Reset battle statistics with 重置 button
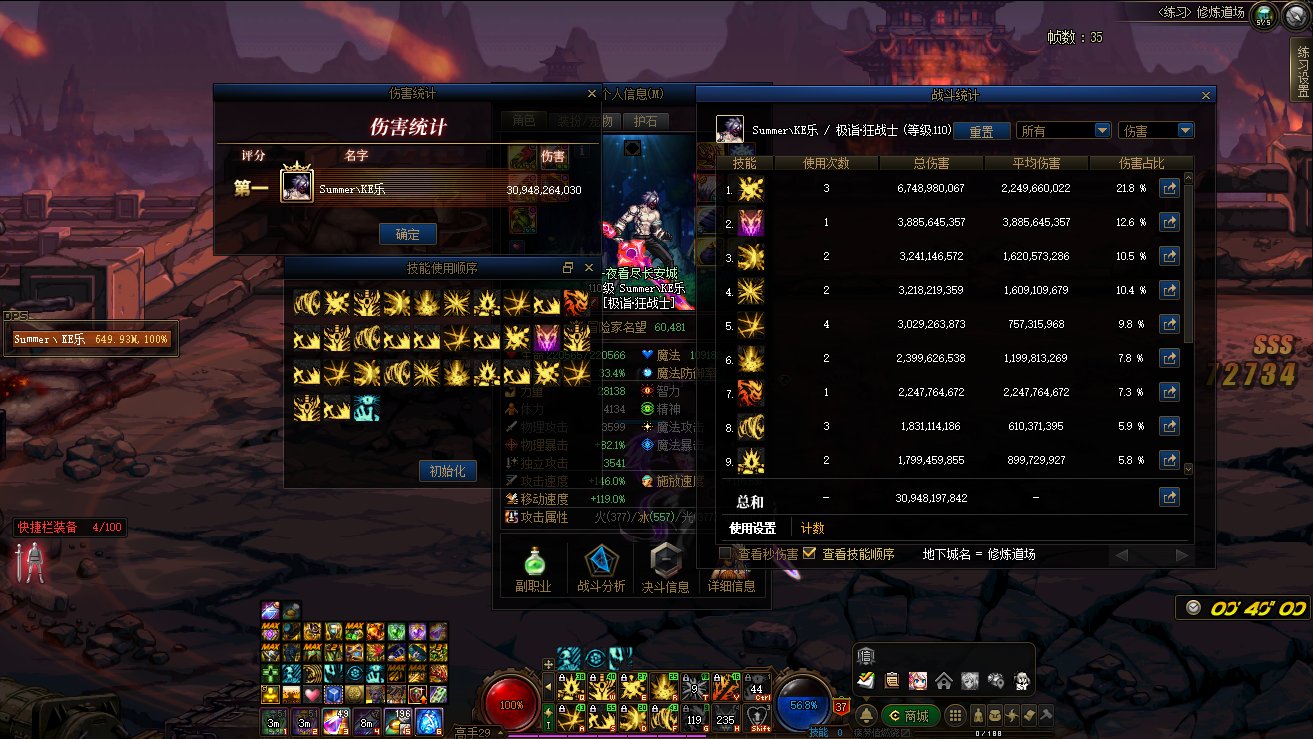The width and height of the screenshot is (1313, 739). (981, 131)
